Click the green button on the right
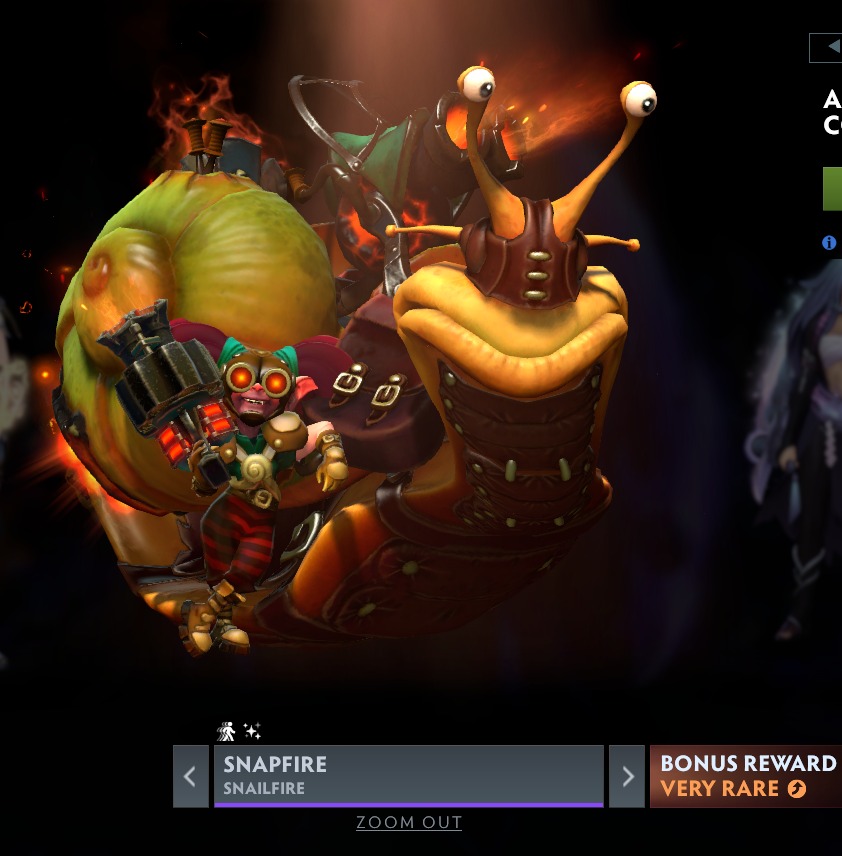Viewport: 842px width, 856px height. 832,189
